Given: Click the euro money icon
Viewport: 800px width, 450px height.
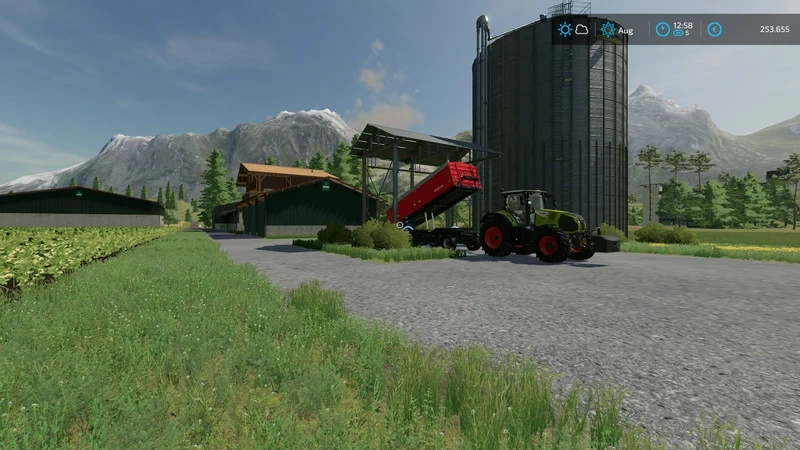Looking at the screenshot, I should click(x=715, y=30).
